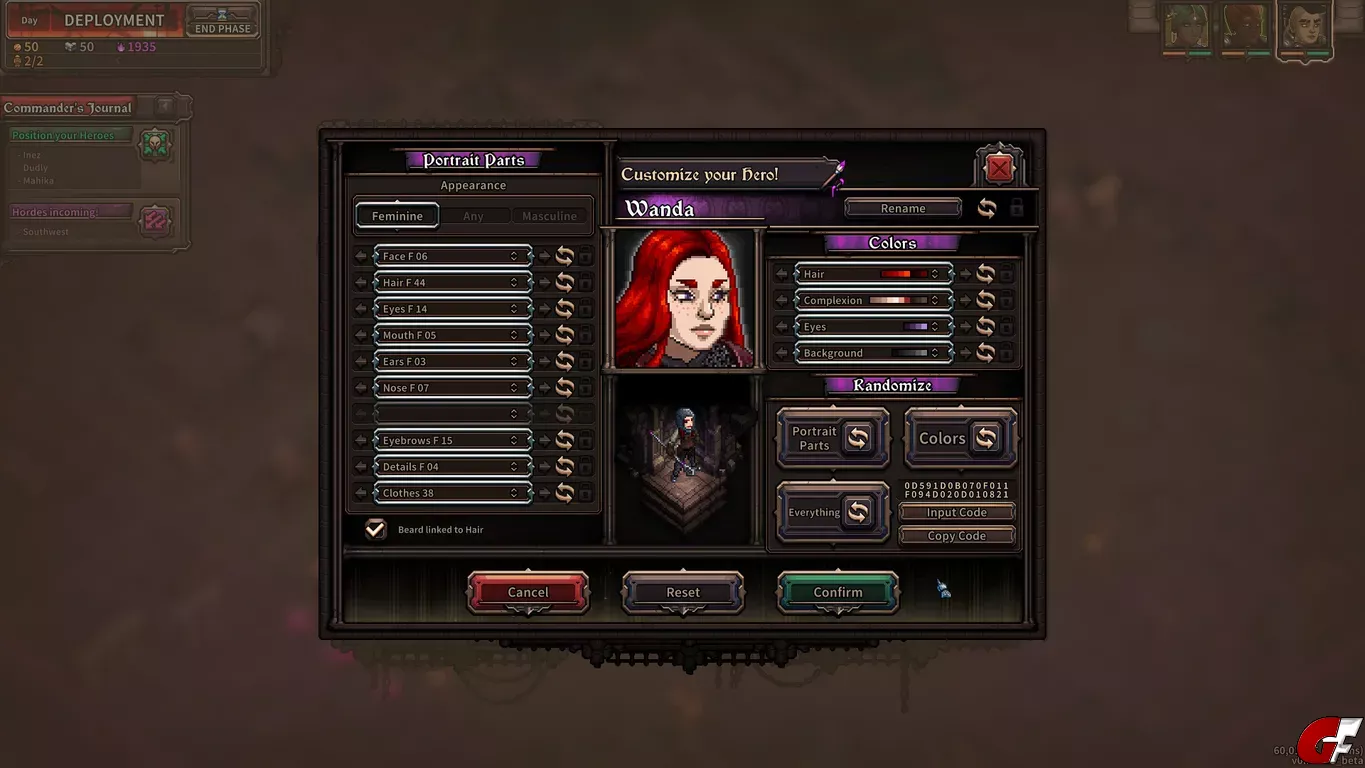Randomize the Colors
The image size is (1365, 768).
(x=960, y=438)
